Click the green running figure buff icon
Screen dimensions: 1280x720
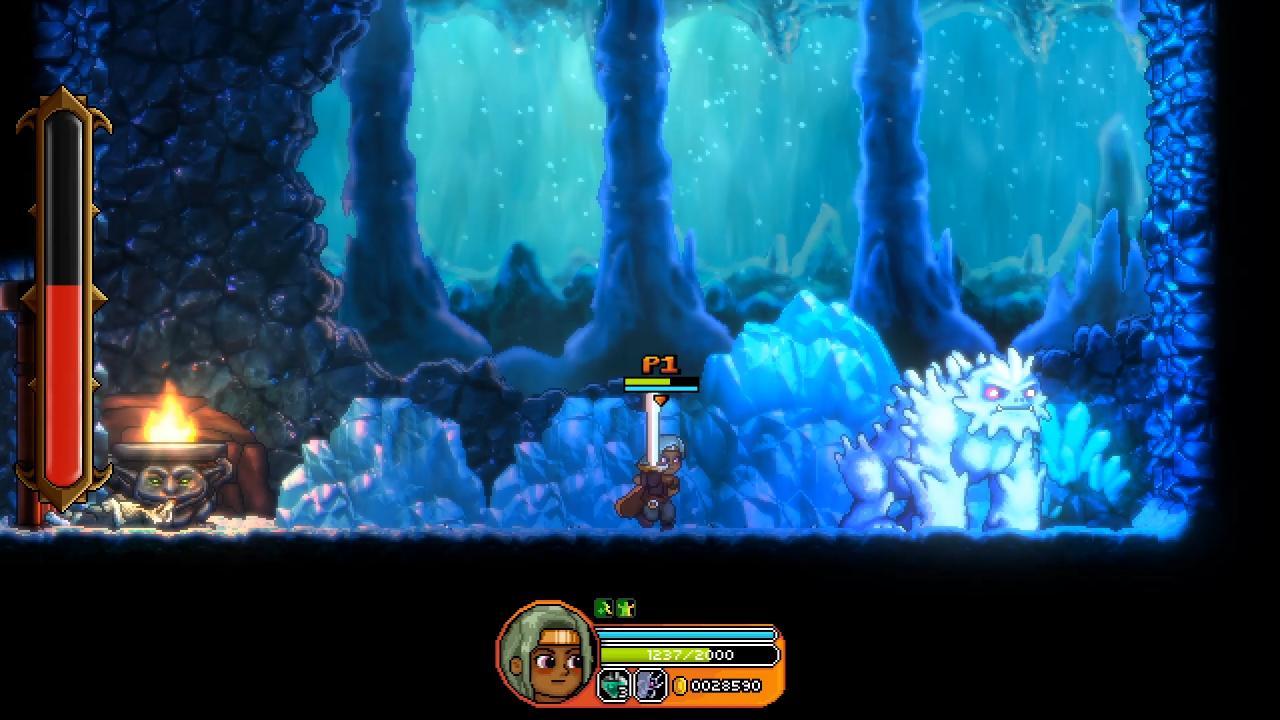[603, 608]
